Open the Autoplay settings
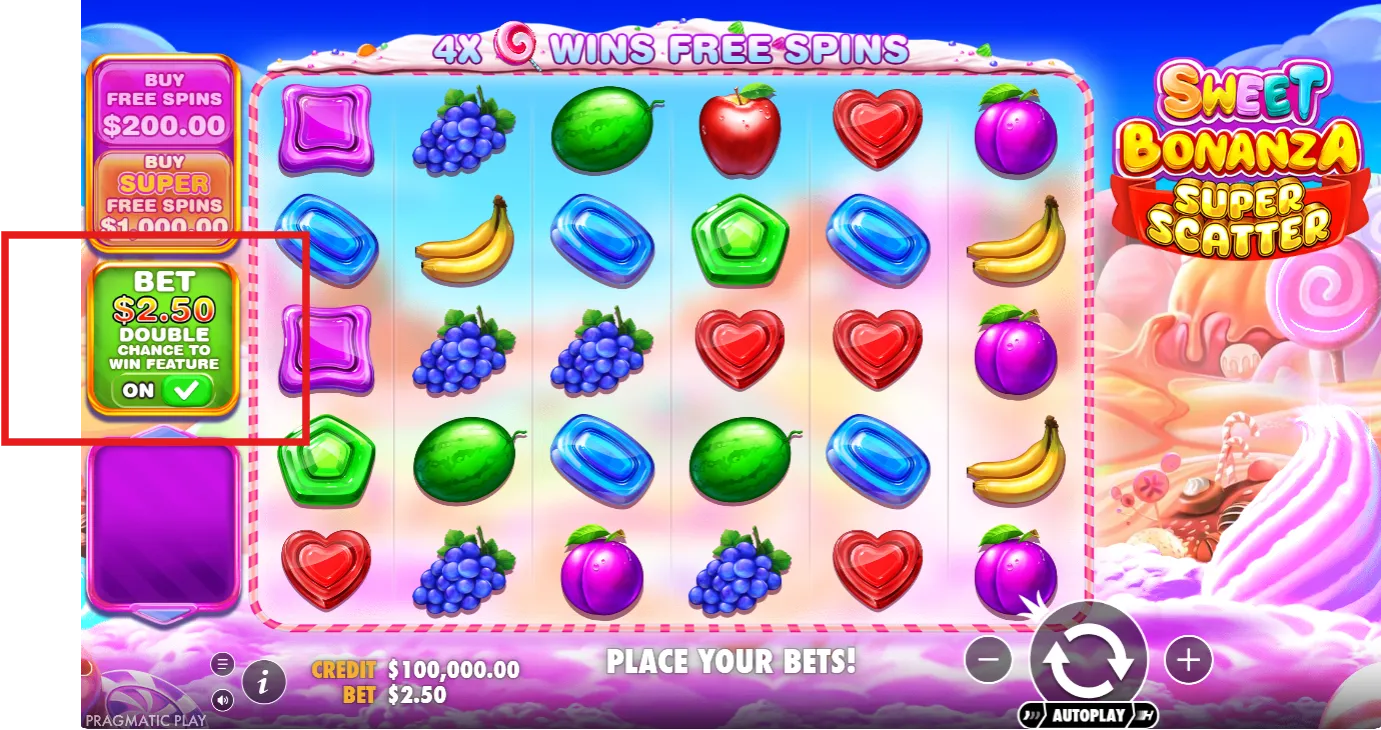Image resolution: width=1381 pixels, height=730 pixels. [x=1088, y=715]
